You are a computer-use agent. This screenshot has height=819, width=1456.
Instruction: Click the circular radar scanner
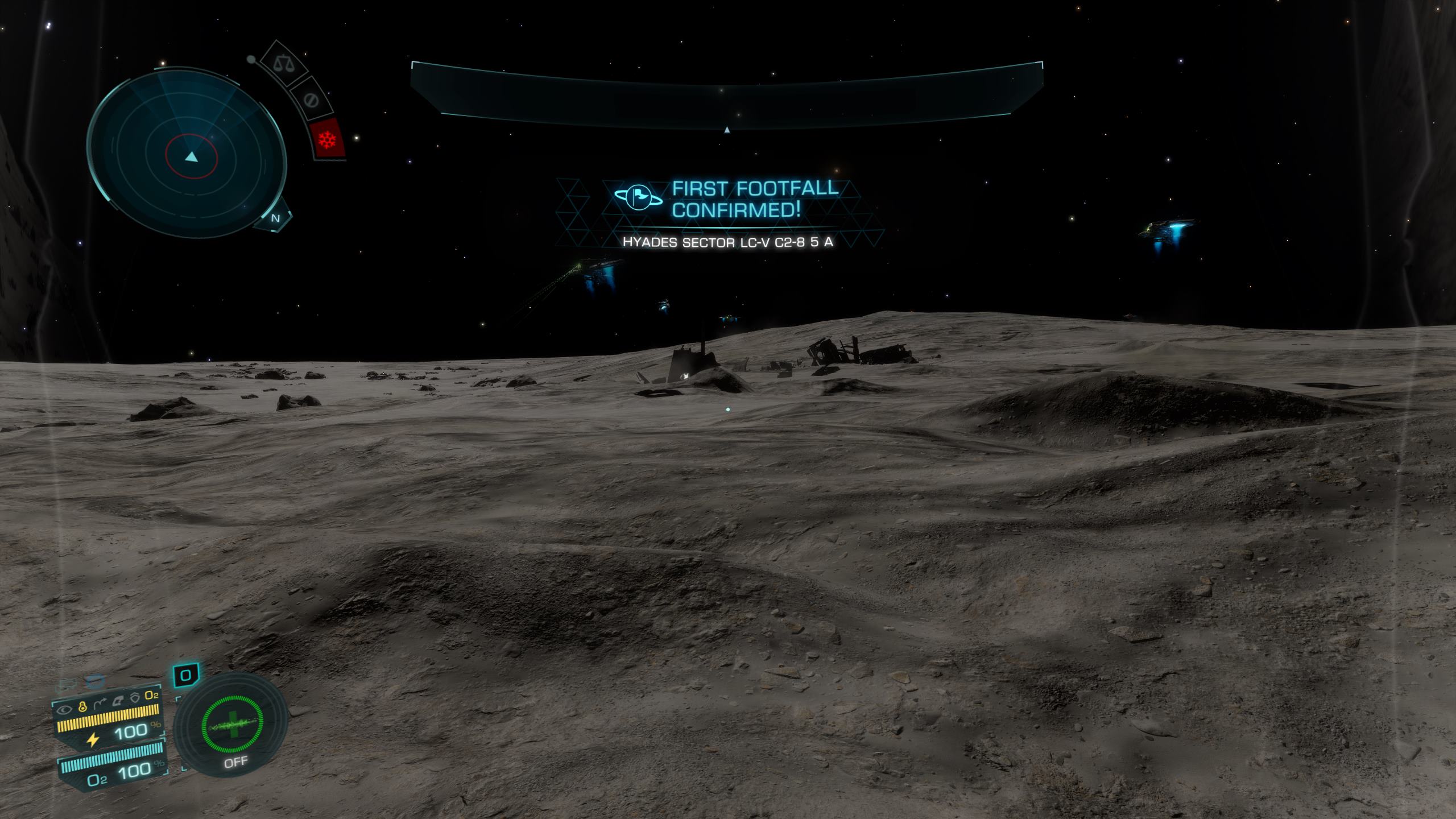tap(187, 155)
